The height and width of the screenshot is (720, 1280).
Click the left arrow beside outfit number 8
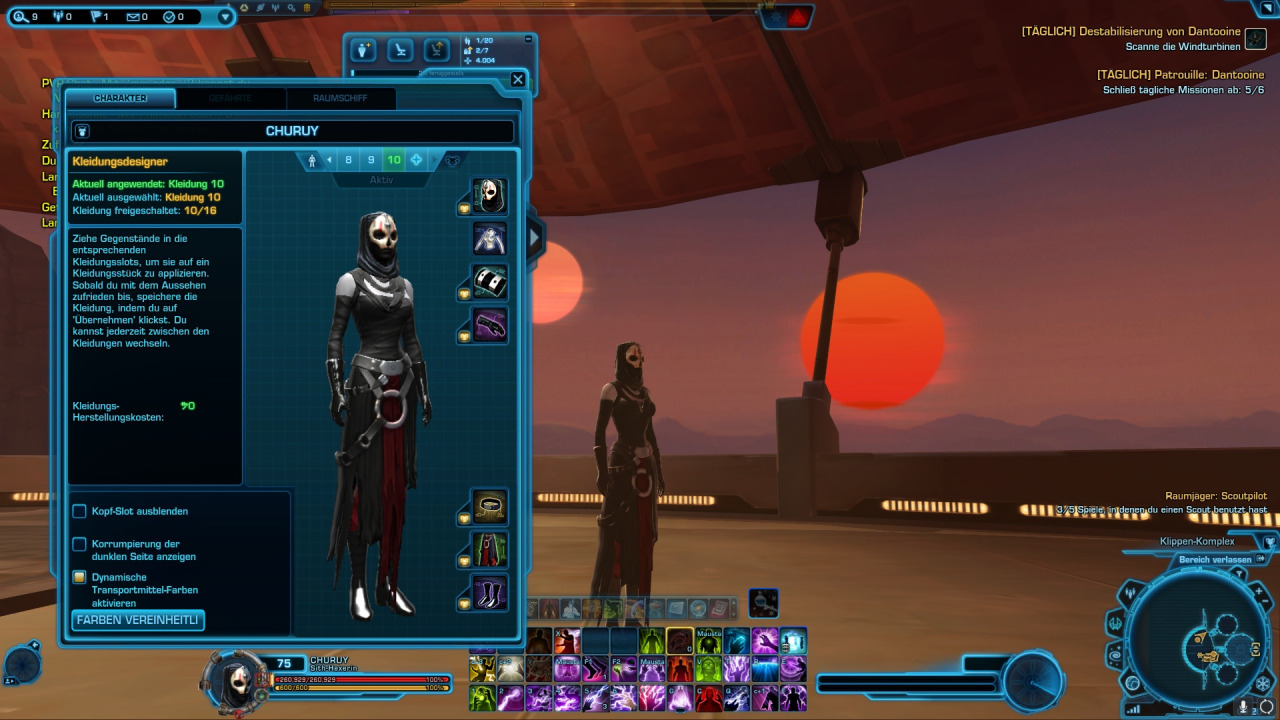pyautogui.click(x=329, y=160)
